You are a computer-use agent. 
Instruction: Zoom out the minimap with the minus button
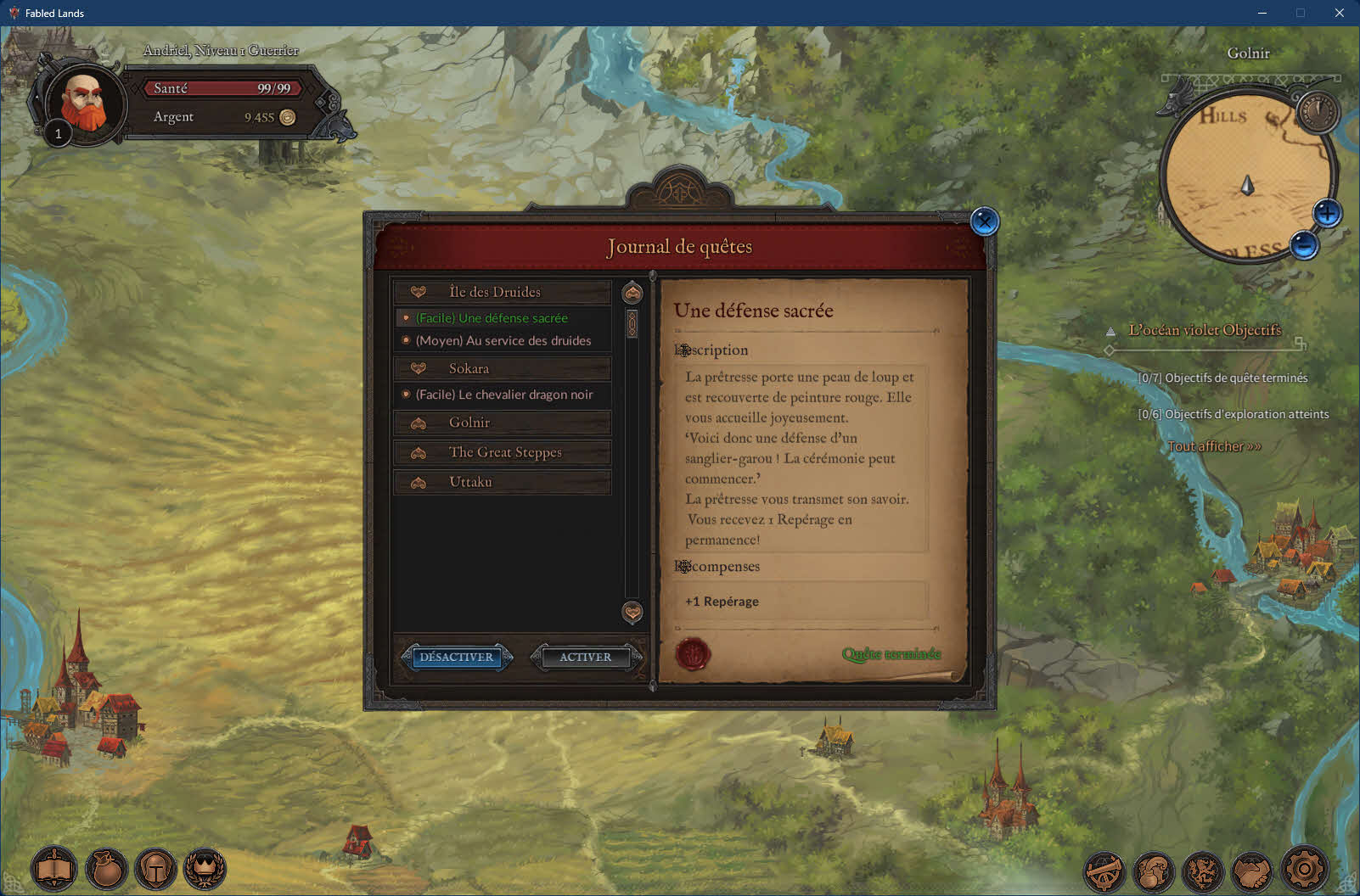pyautogui.click(x=1304, y=245)
